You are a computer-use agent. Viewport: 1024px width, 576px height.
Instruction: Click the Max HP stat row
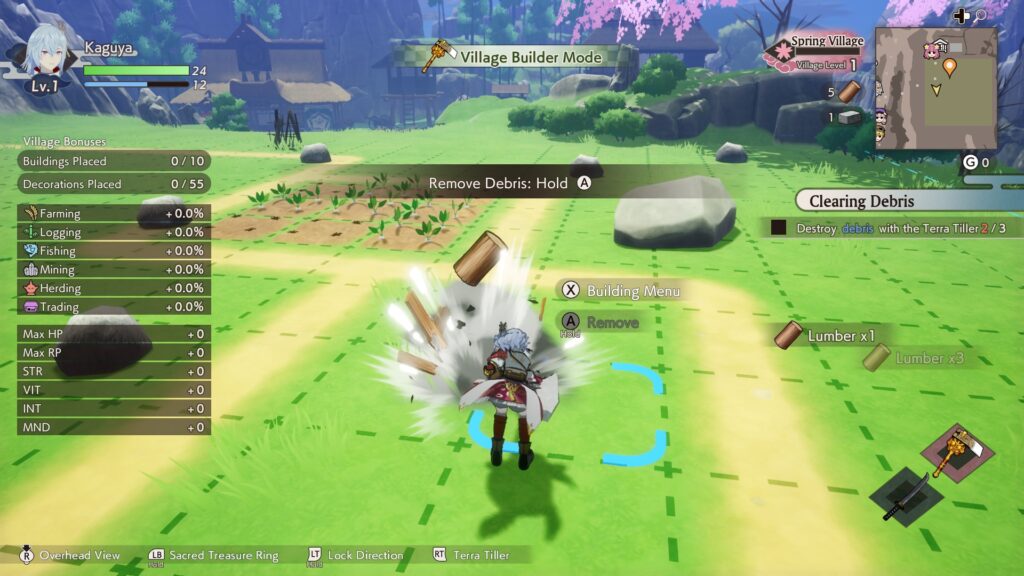point(114,334)
